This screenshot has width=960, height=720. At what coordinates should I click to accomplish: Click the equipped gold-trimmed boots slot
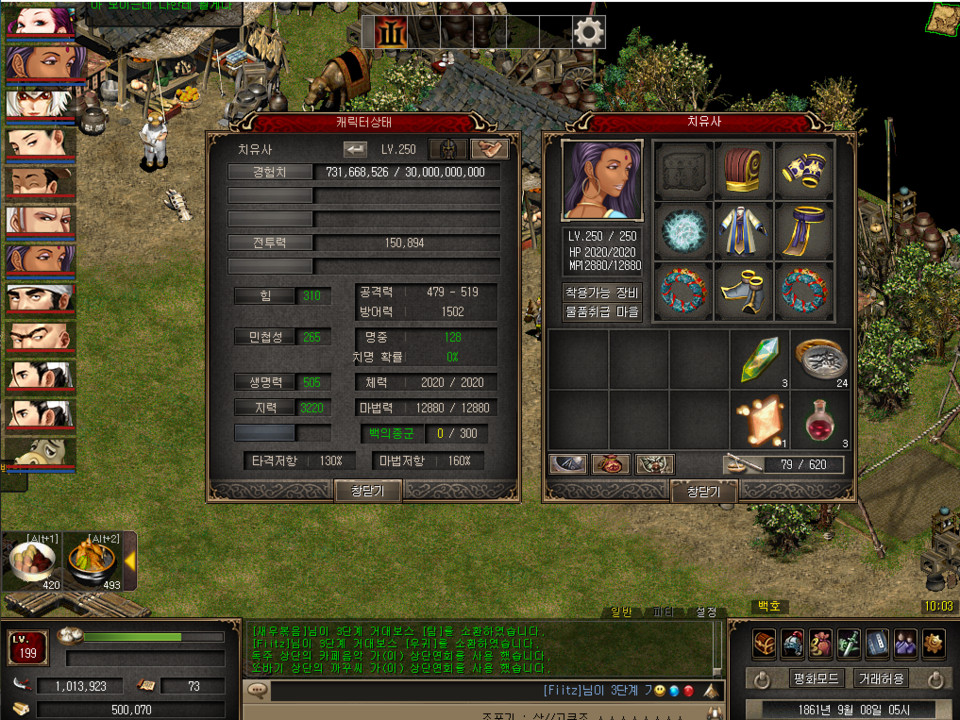click(x=744, y=291)
